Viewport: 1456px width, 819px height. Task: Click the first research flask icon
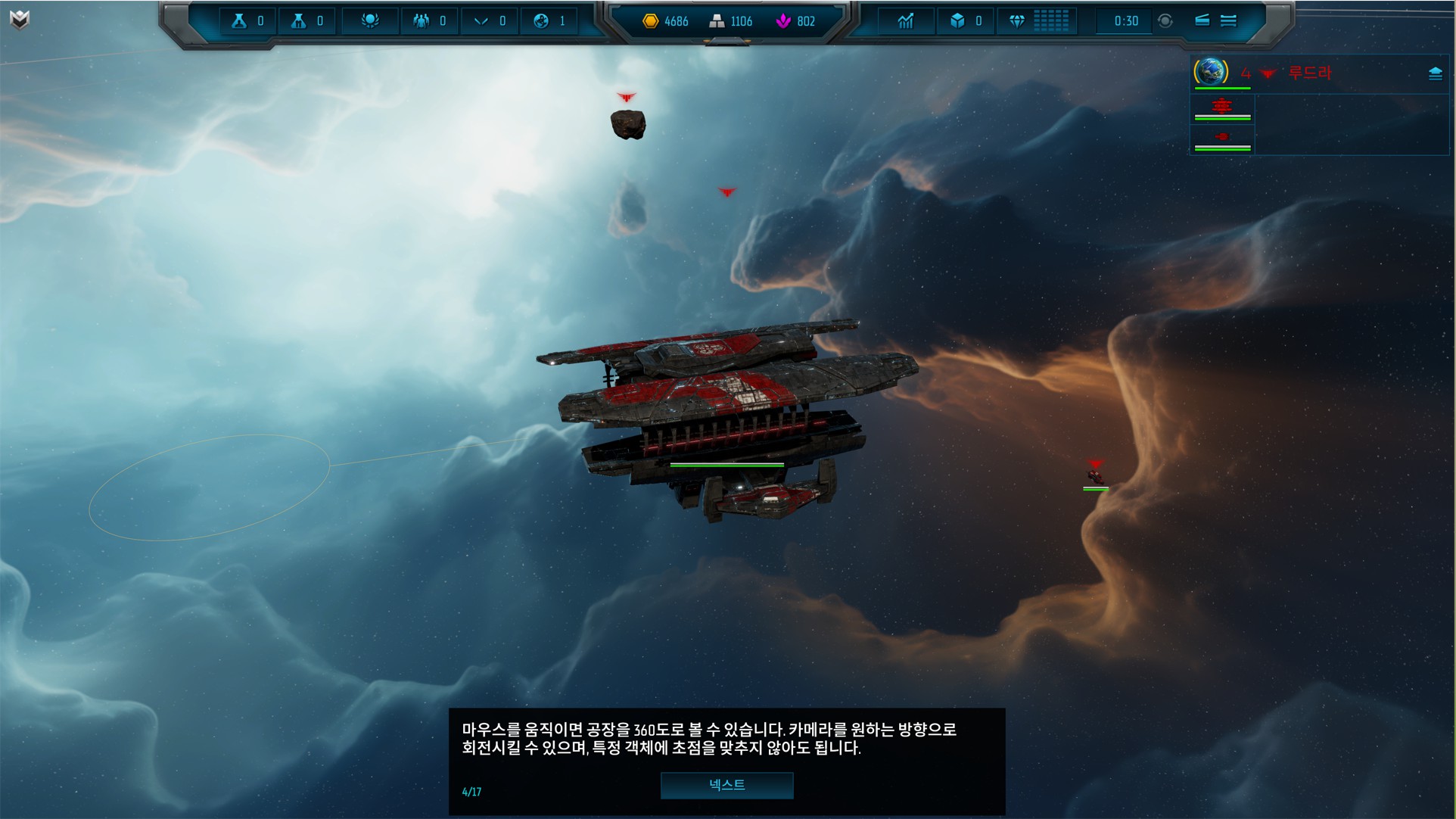(239, 21)
